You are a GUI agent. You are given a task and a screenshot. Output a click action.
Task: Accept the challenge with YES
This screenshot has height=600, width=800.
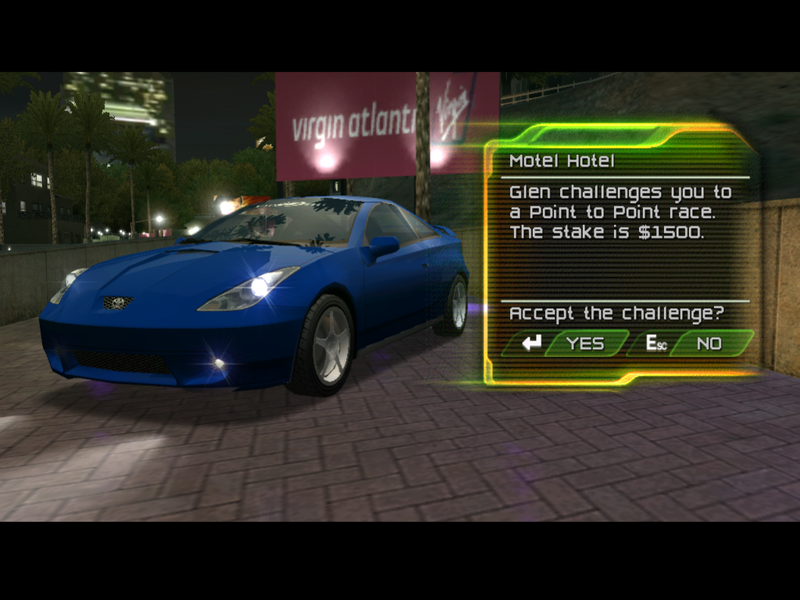(x=584, y=343)
